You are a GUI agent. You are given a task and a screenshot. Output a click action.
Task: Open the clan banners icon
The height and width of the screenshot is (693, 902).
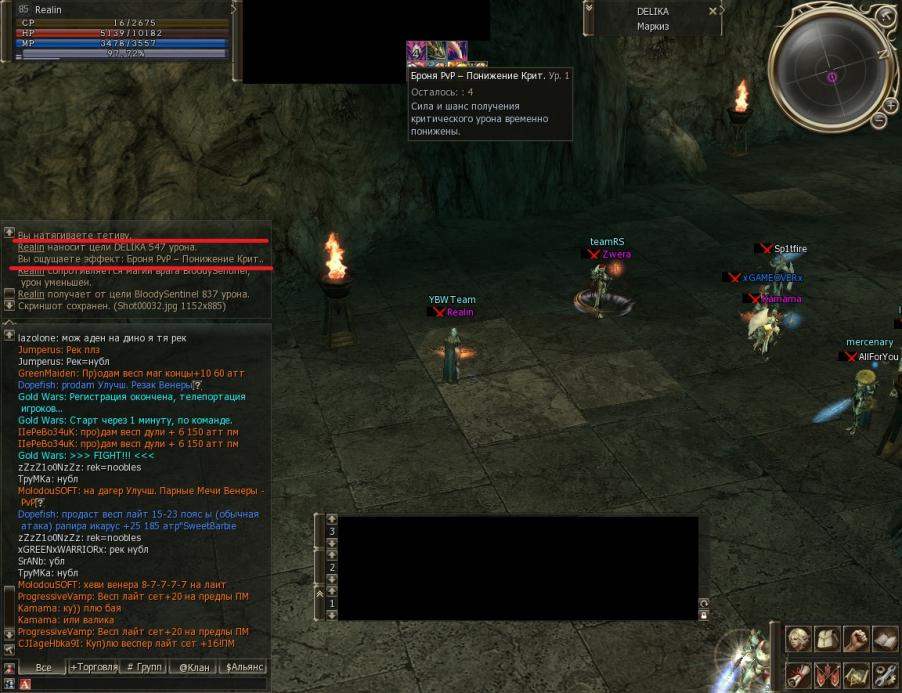[827, 675]
